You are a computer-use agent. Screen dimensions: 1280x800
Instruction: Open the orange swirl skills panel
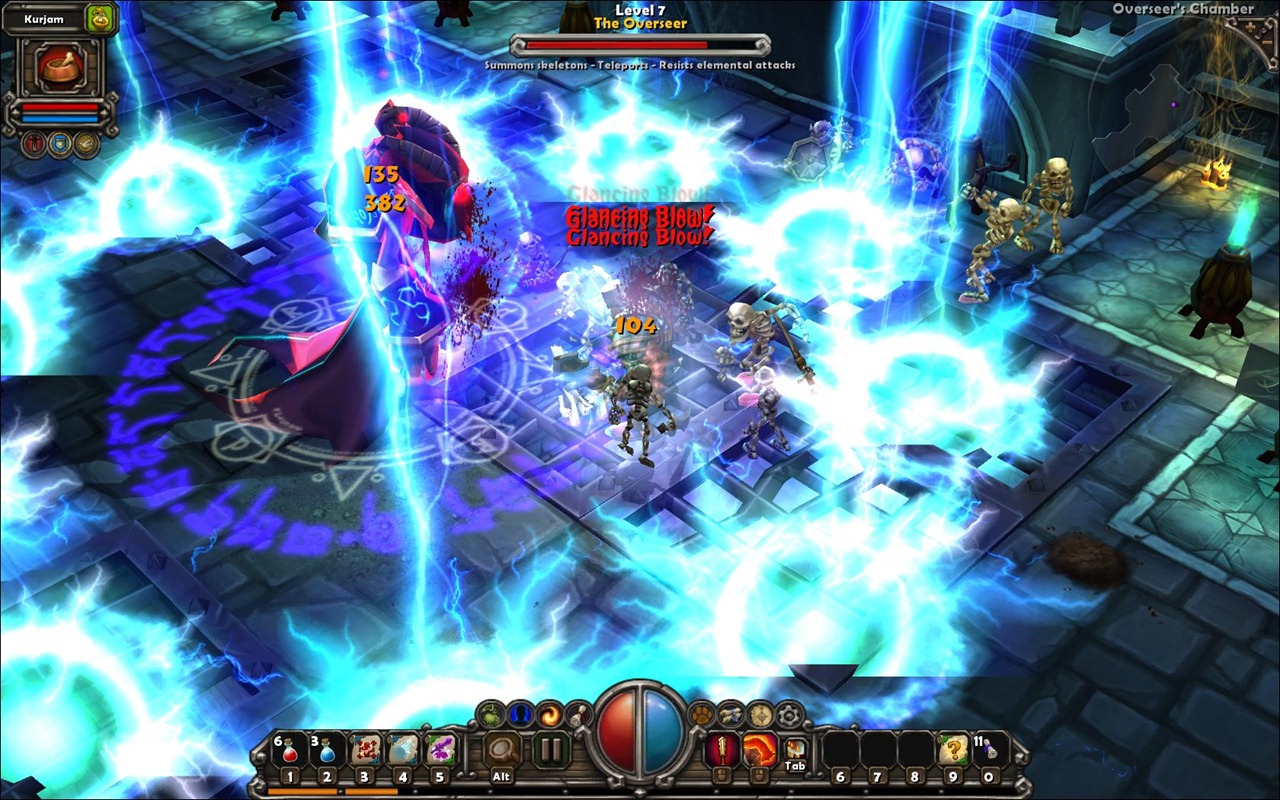549,714
